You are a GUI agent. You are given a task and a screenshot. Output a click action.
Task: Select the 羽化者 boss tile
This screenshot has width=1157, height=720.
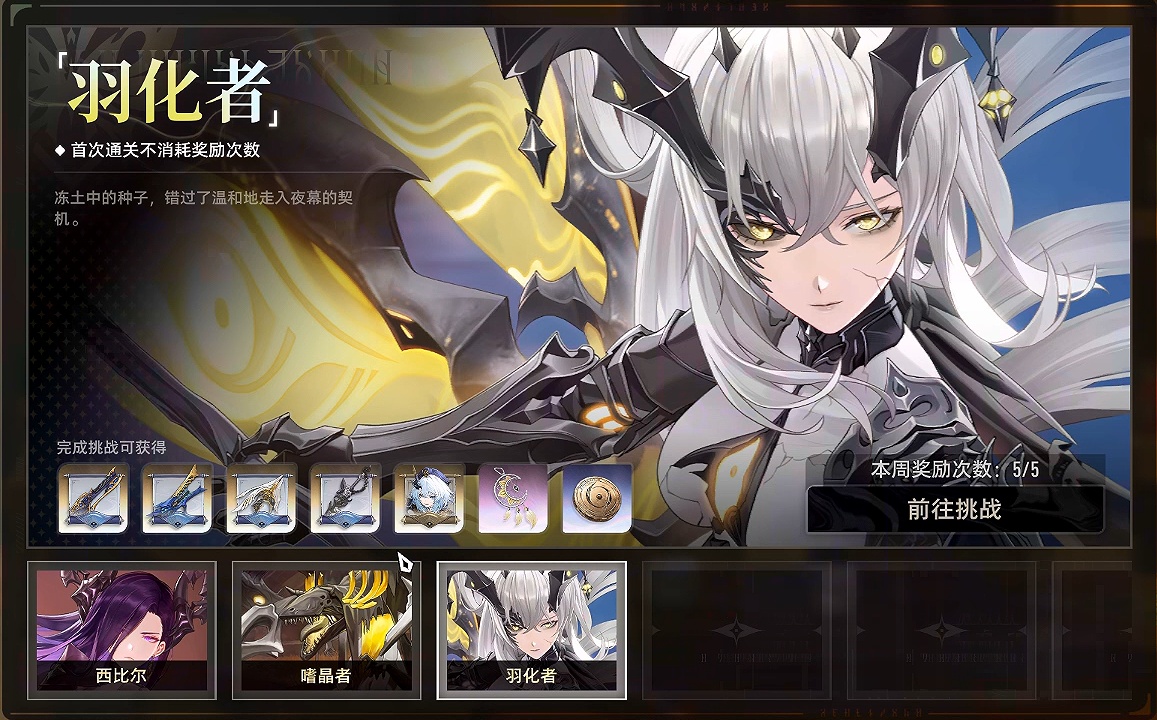coord(531,629)
